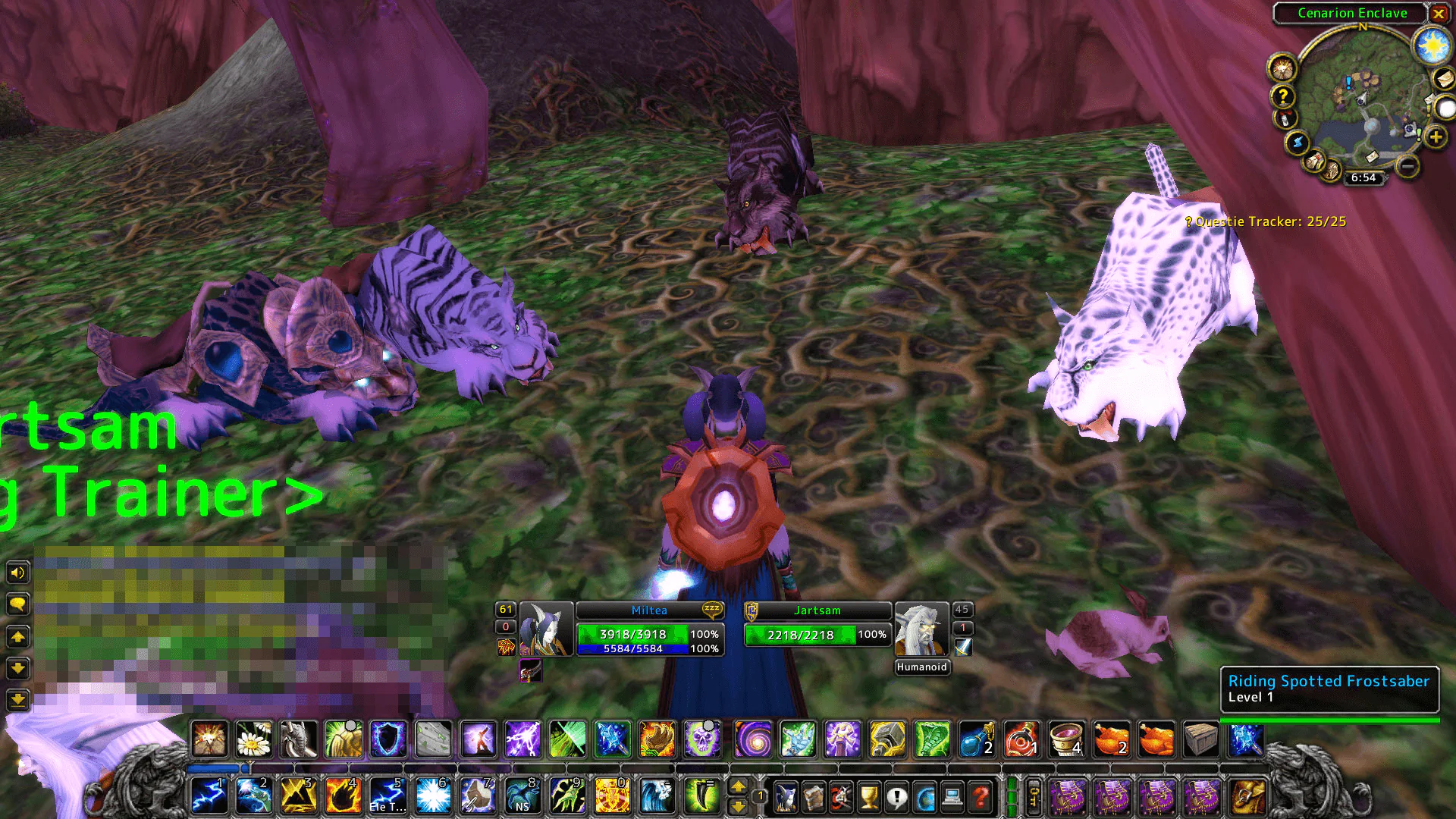
Task: Open the red question mark help button
Action: (x=981, y=798)
